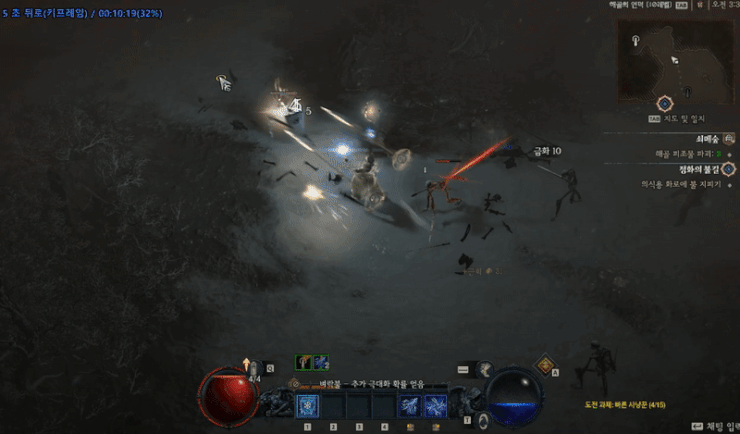The width and height of the screenshot is (740, 434).
Task: Use the healing potion icon above health
Action: tap(255, 368)
